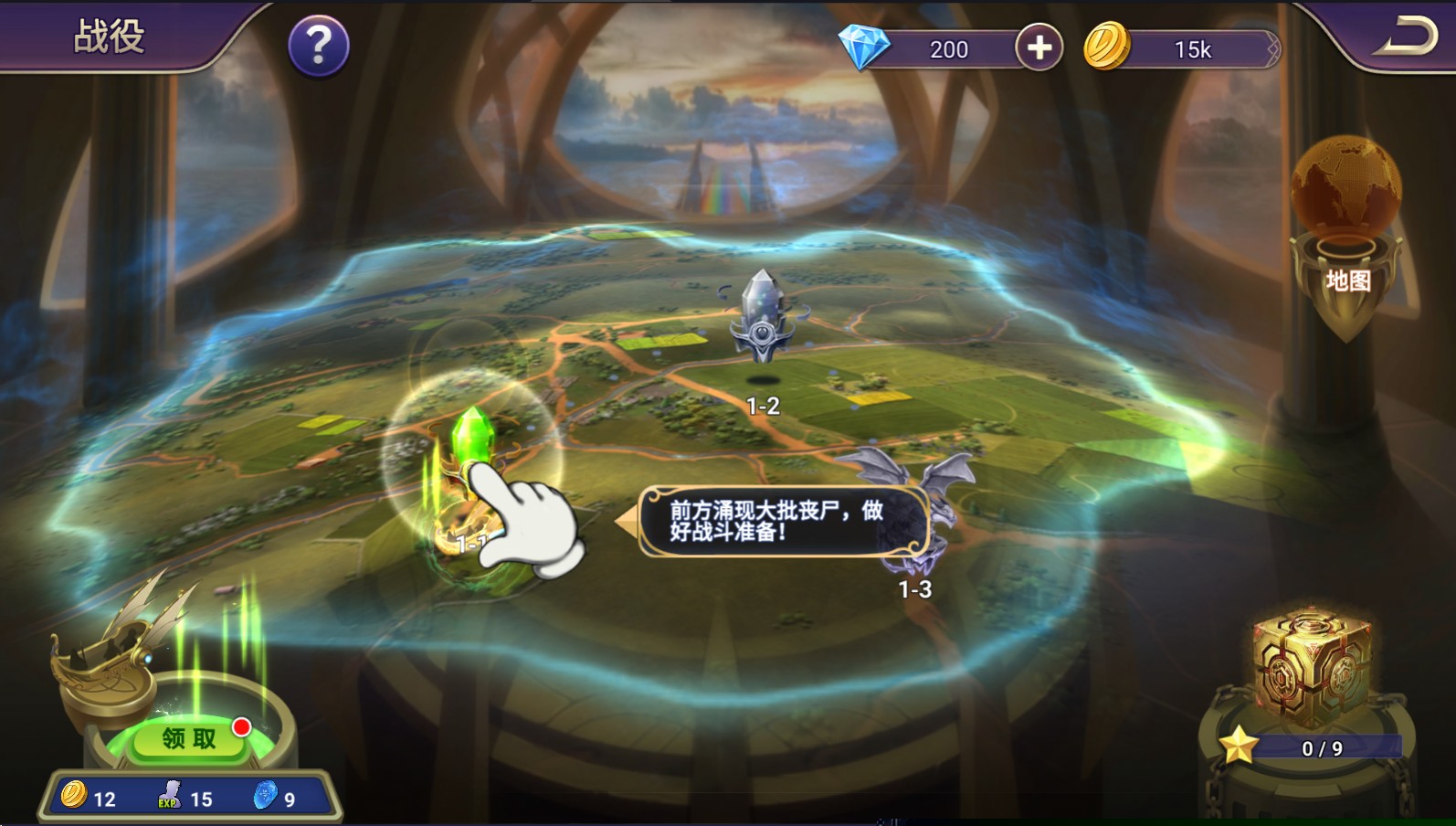Image resolution: width=1456 pixels, height=826 pixels.
Task: Claim rewards with the 领取 button
Action: tap(190, 738)
